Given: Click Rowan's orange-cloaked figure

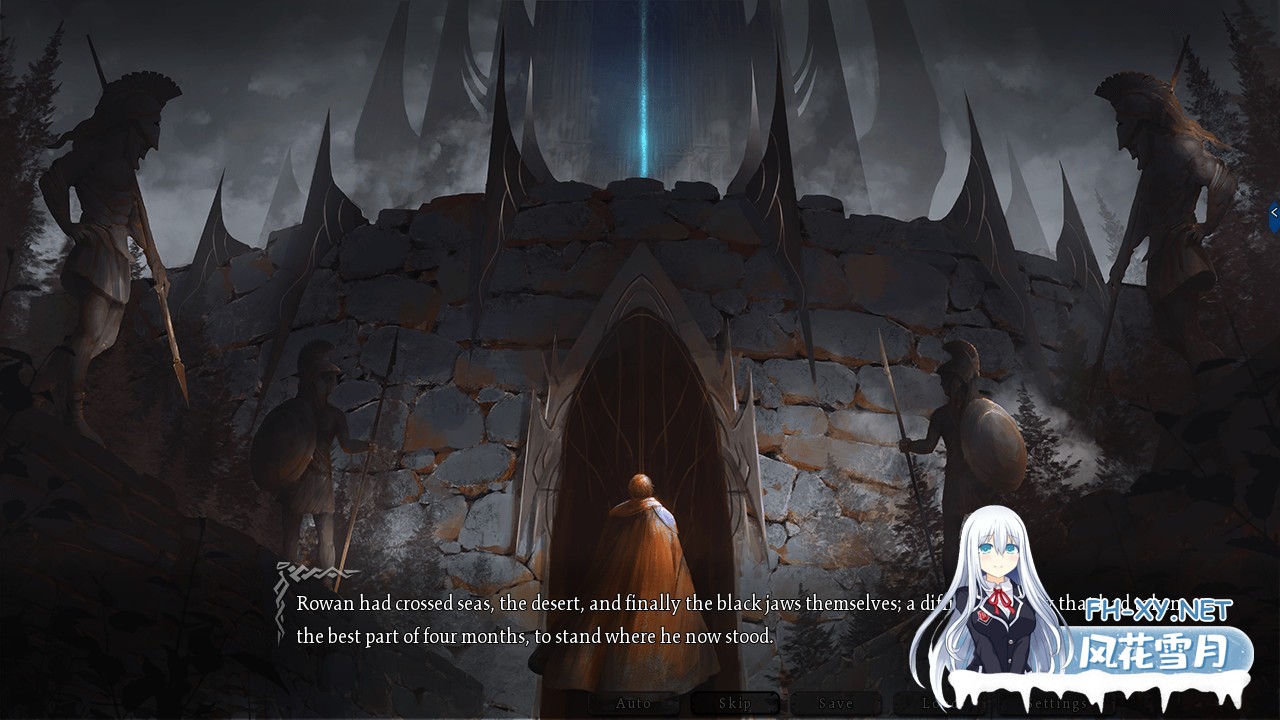Looking at the screenshot, I should (645, 530).
